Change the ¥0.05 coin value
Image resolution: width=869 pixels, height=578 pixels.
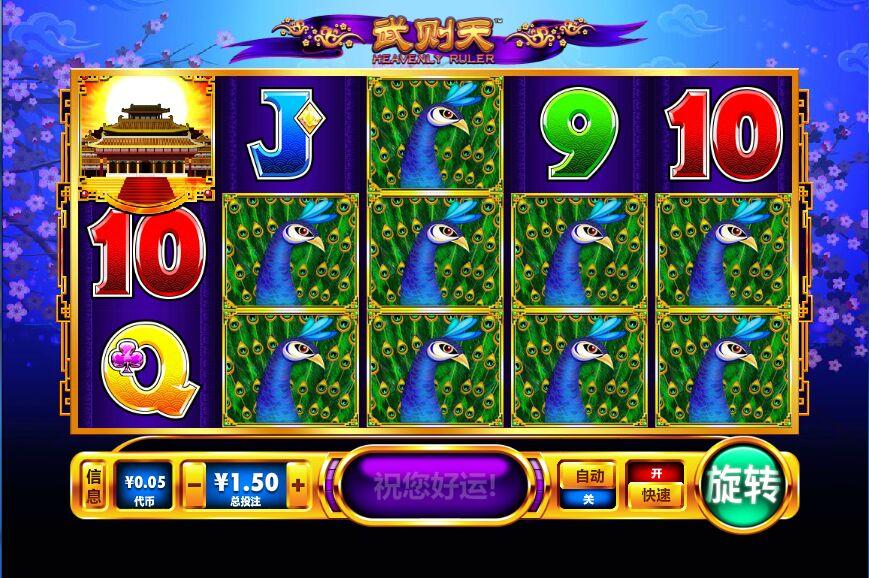click(145, 485)
